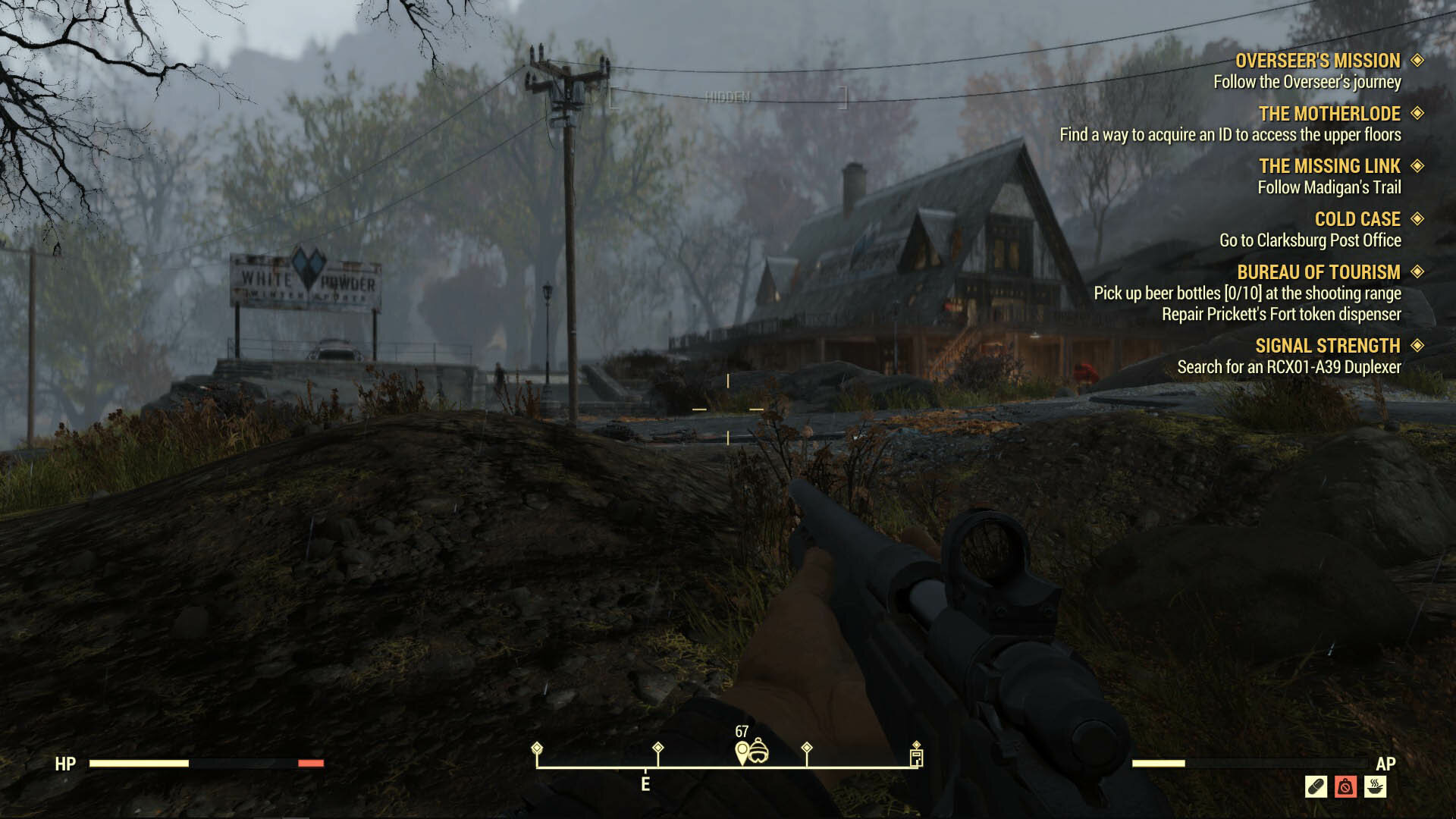Select the red over-encumbered weight icon

tap(1345, 786)
